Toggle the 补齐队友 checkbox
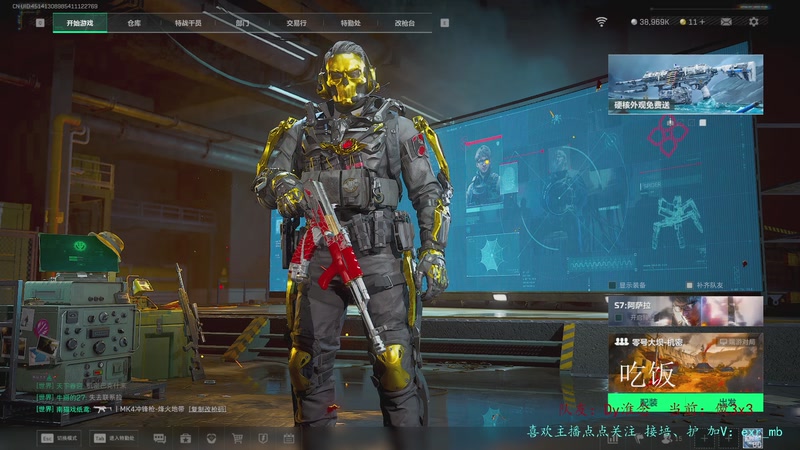Image resolution: width=800 pixels, height=450 pixels. (689, 284)
